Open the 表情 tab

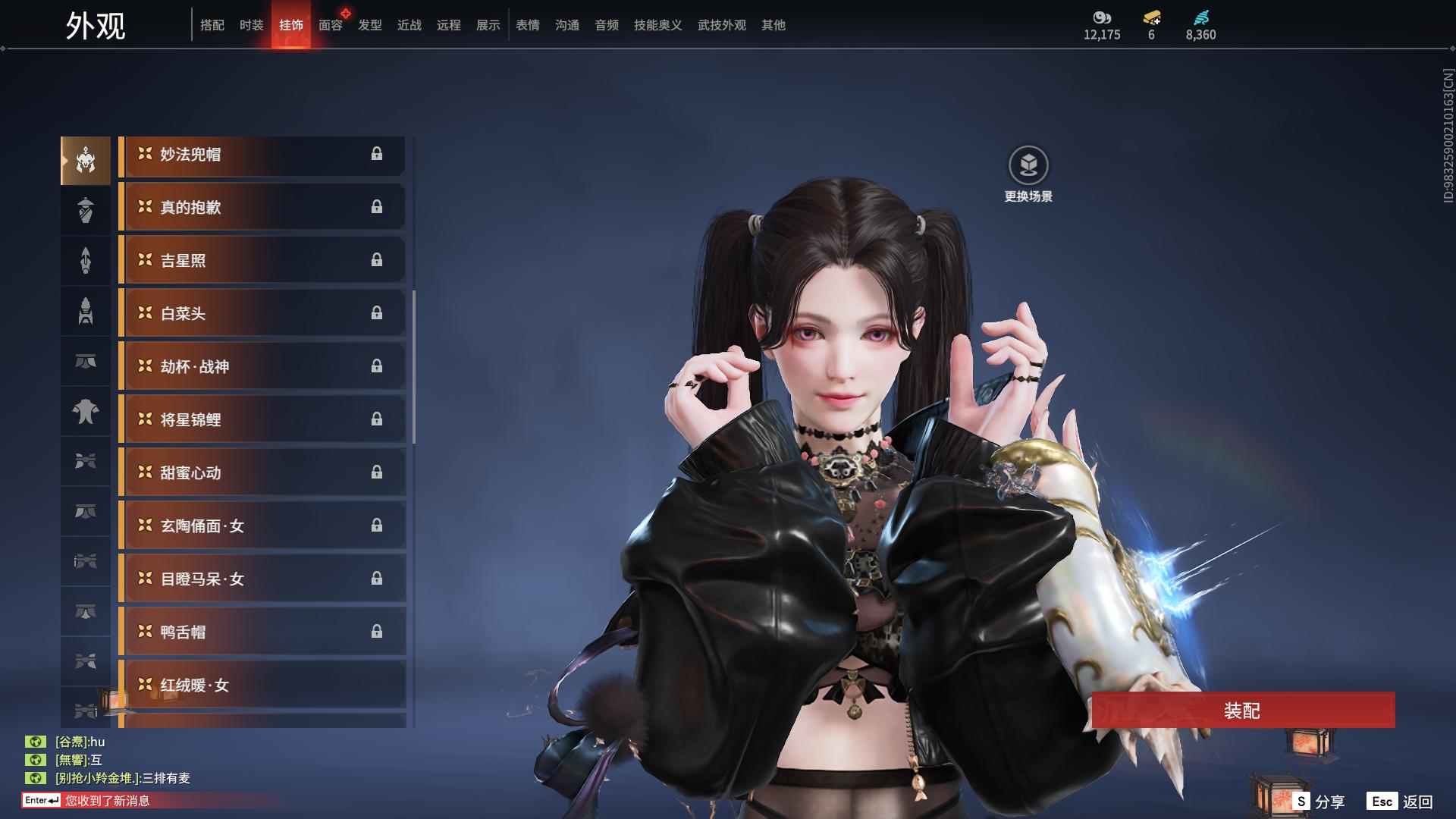(x=527, y=25)
